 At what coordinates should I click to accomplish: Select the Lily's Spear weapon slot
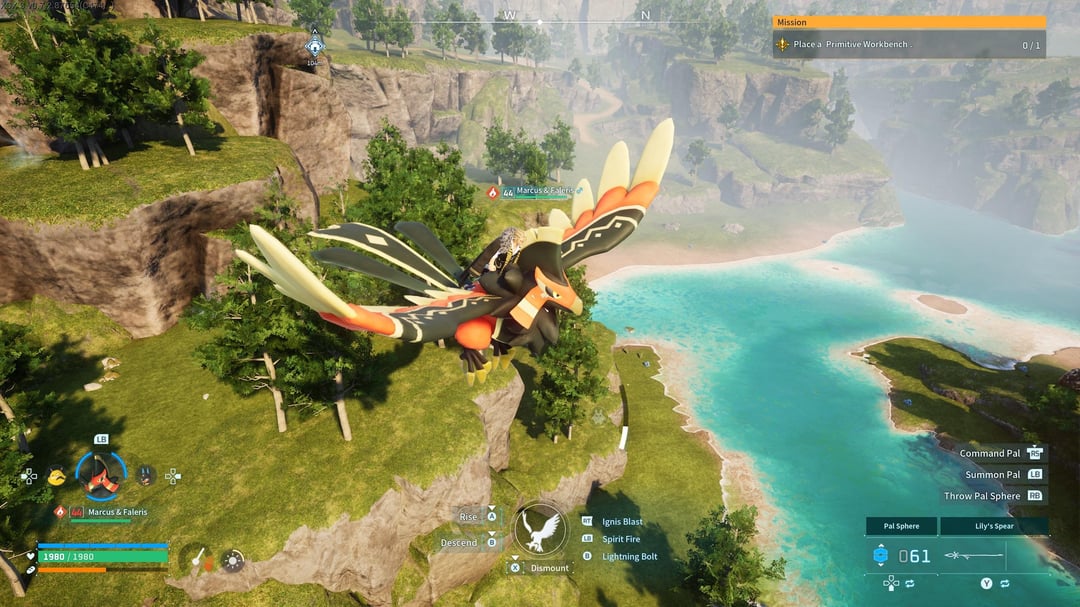point(995,526)
